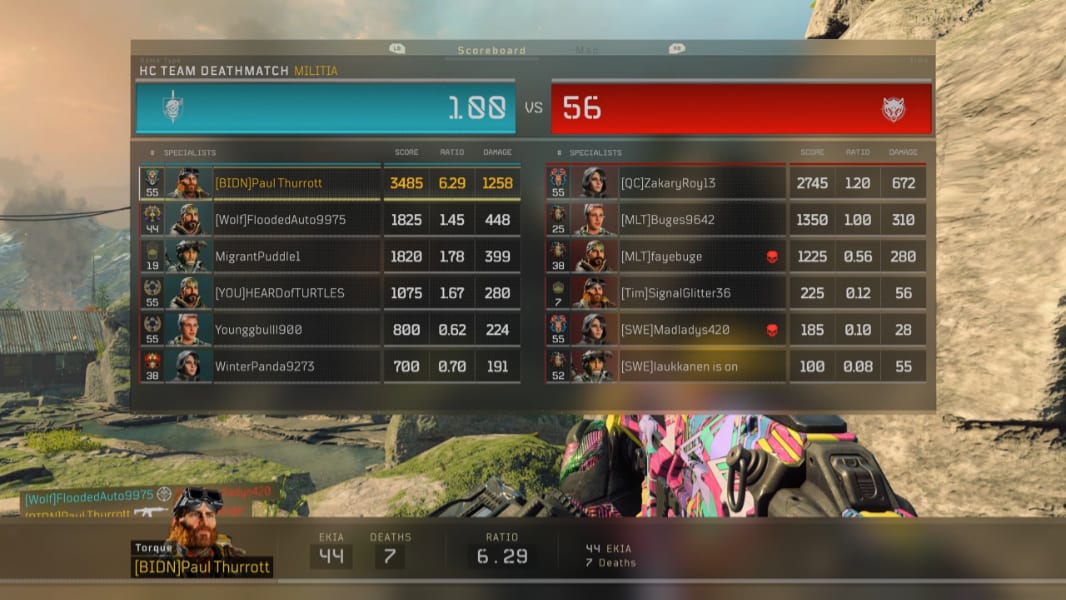Switch to the Scoreboard tab

(491, 50)
